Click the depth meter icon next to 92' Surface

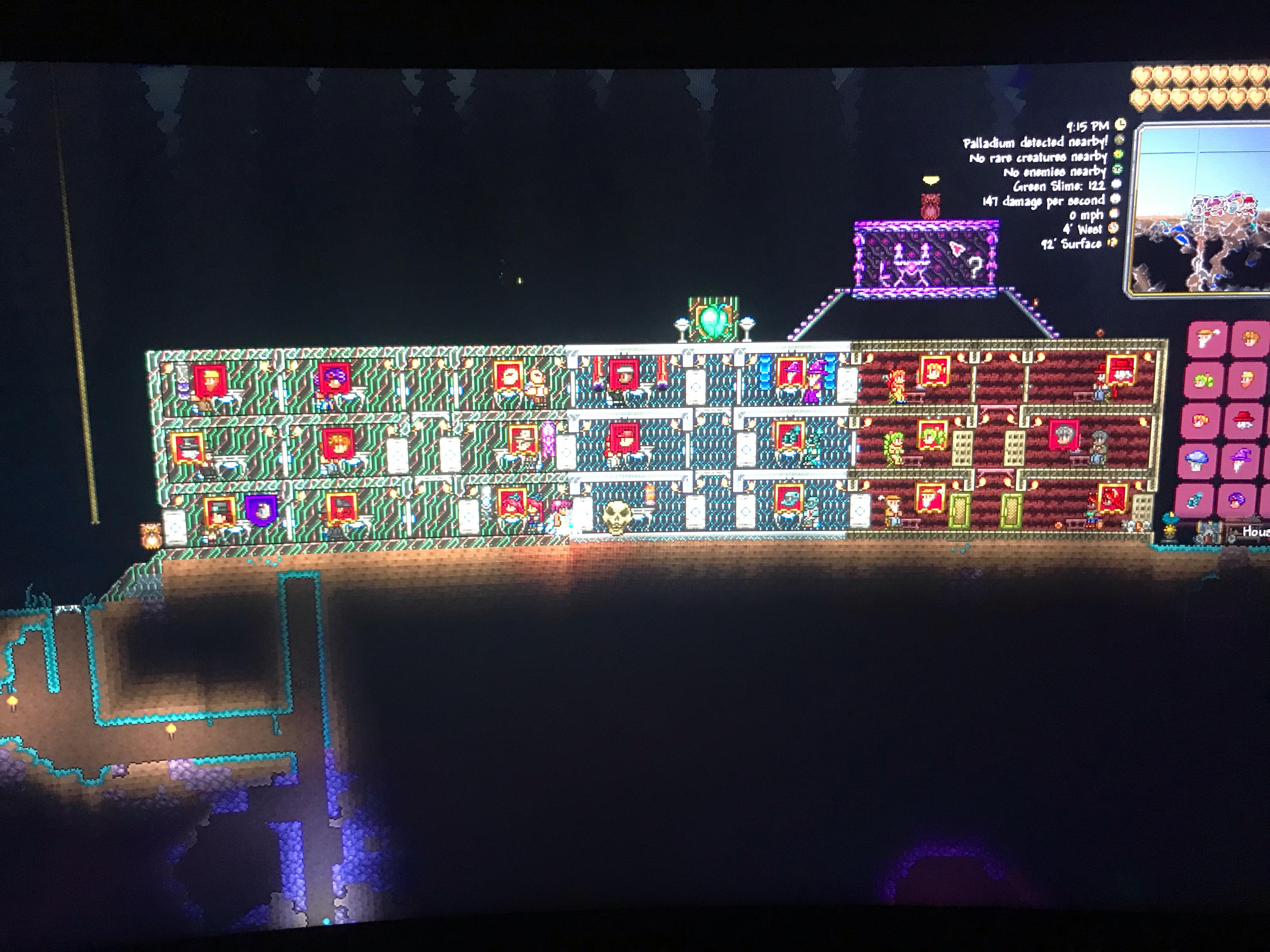coord(1113,242)
